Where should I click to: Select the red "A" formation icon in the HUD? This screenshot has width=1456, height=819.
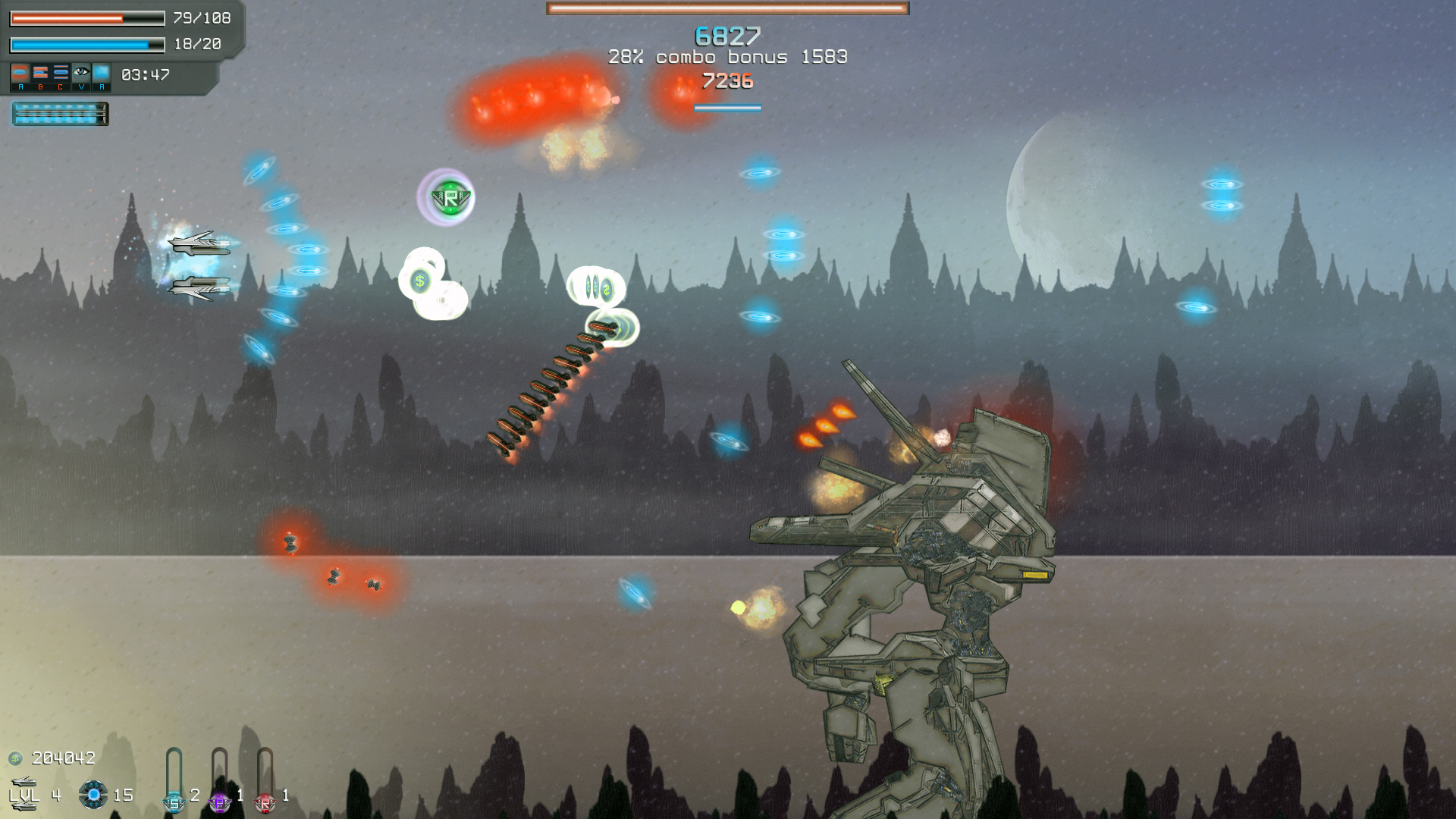[x=20, y=73]
